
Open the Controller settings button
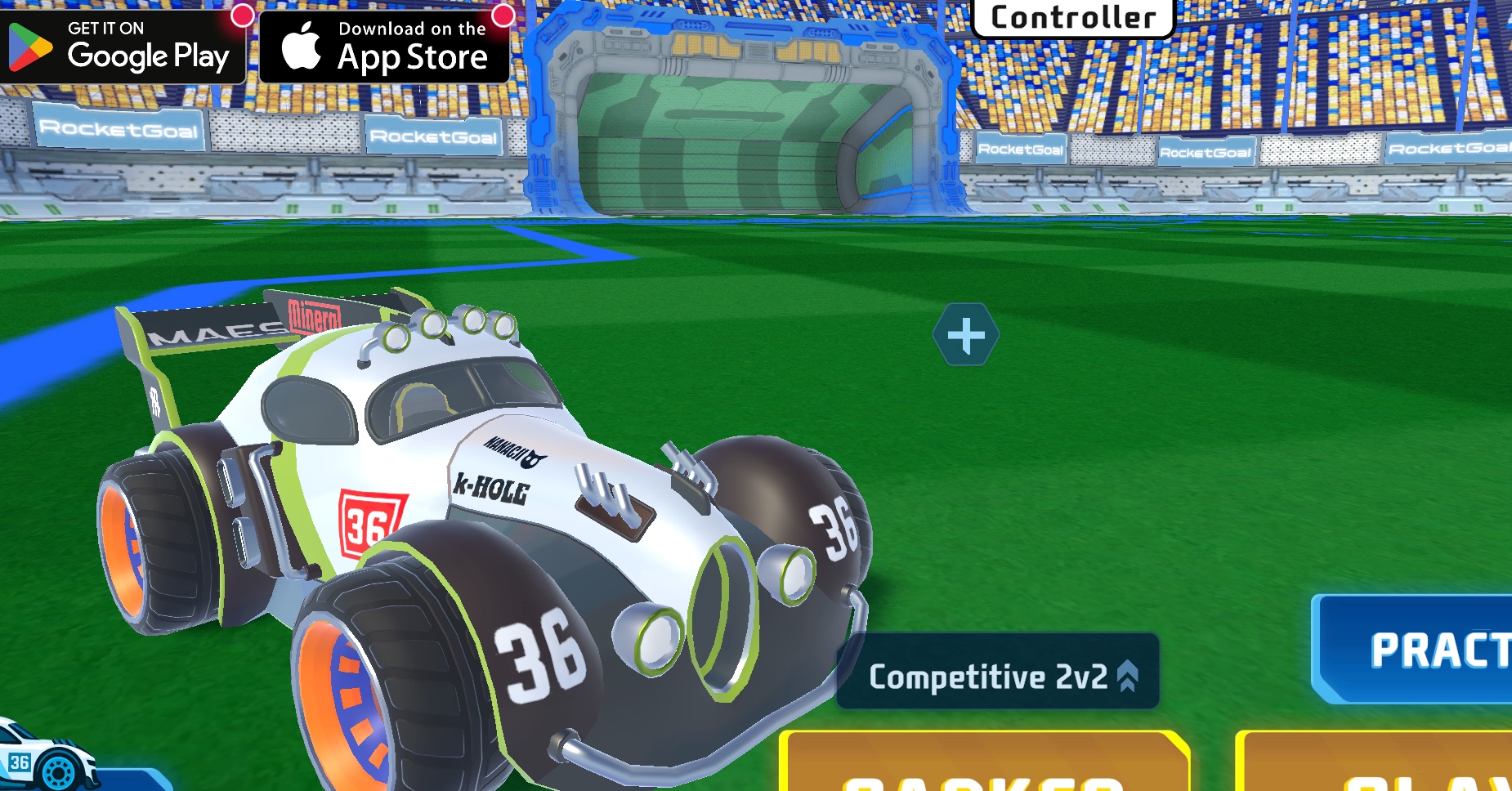coord(1073,18)
